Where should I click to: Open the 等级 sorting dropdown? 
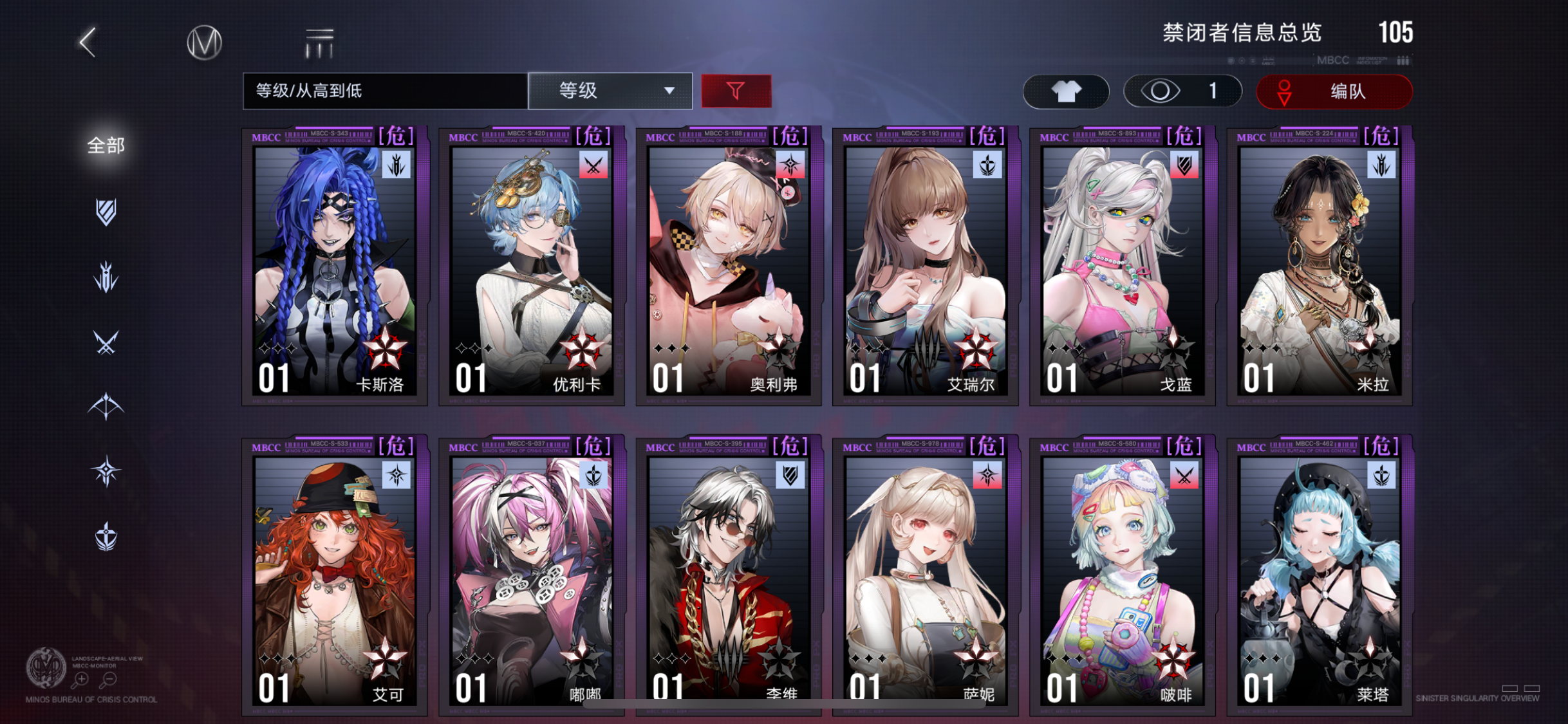607,91
